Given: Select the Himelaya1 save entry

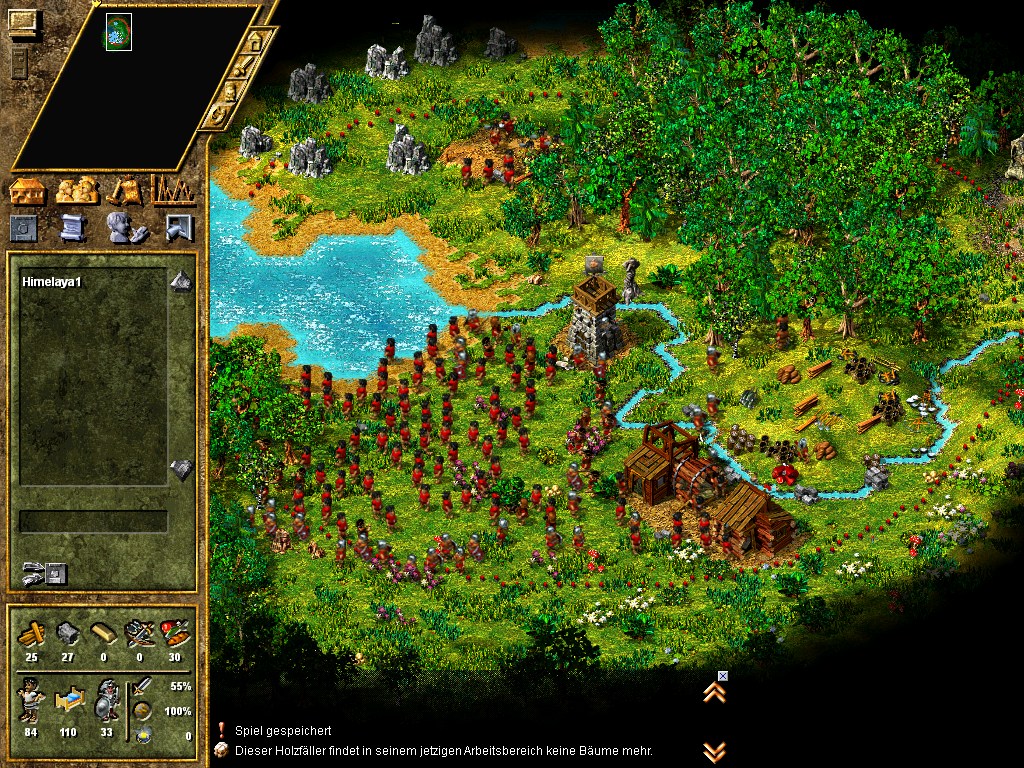Looking at the screenshot, I should pyautogui.click(x=51, y=283).
